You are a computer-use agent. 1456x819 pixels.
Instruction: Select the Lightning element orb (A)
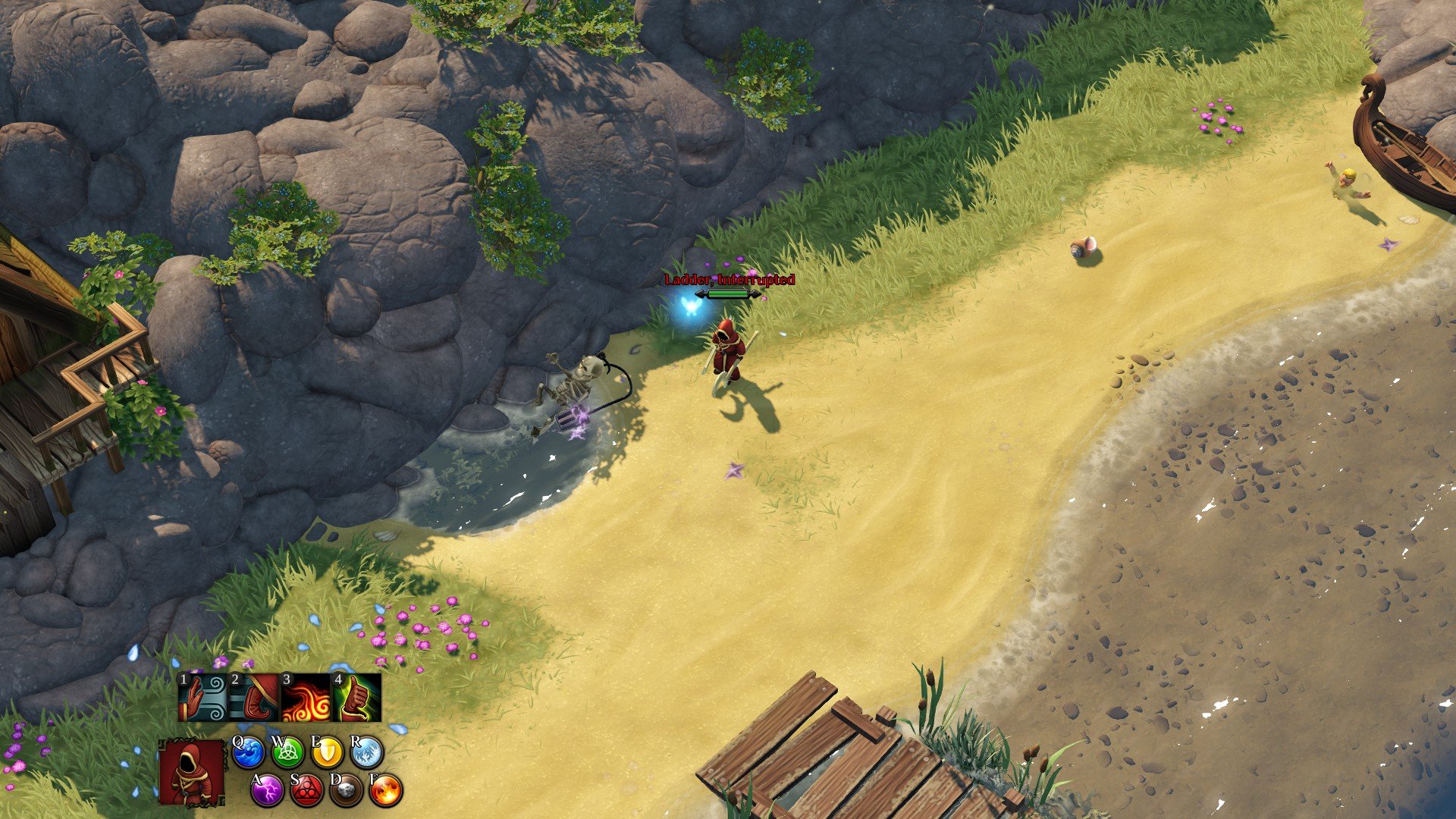[268, 790]
